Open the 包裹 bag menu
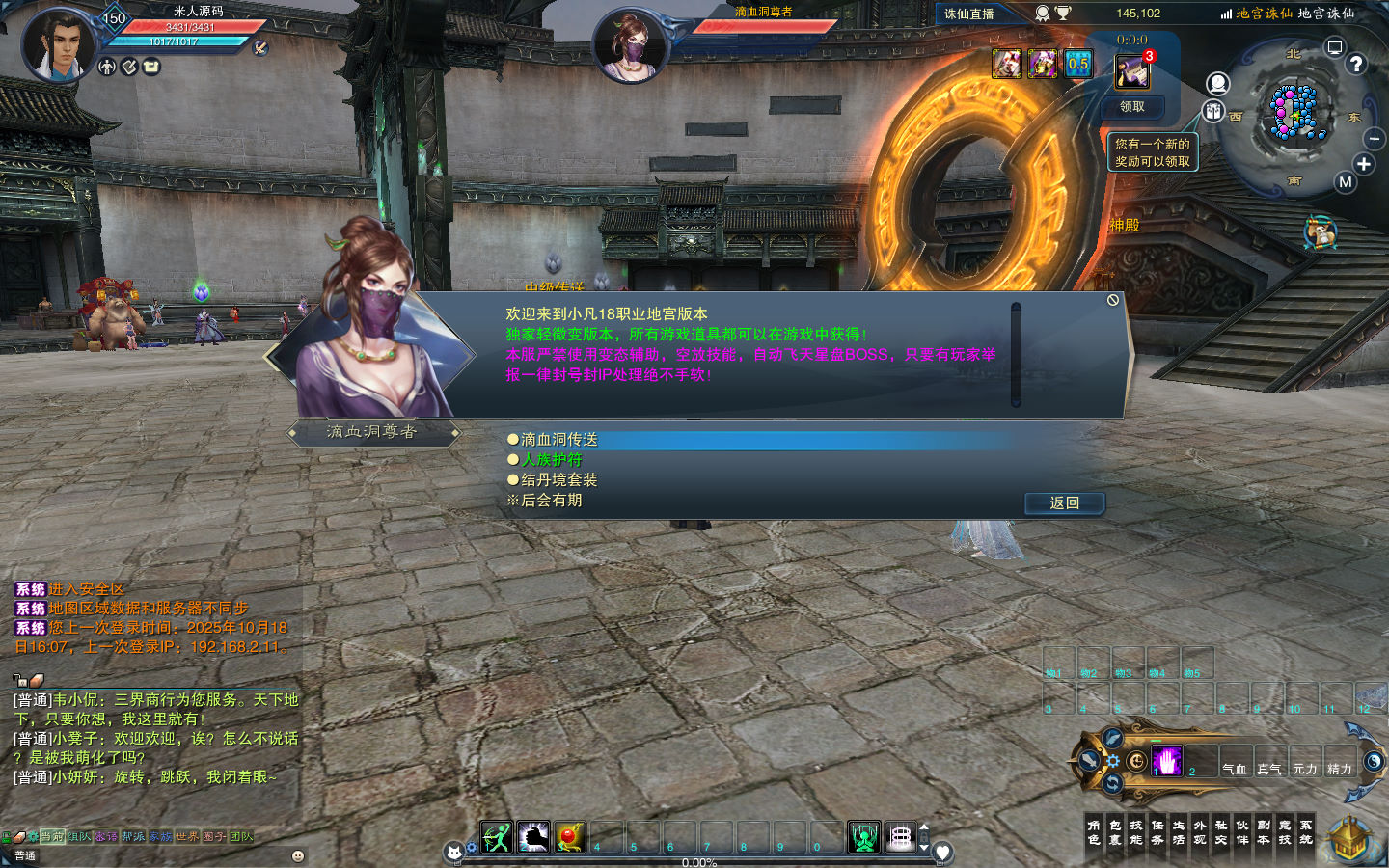Screen dimensions: 1389x868 coord(1115,832)
